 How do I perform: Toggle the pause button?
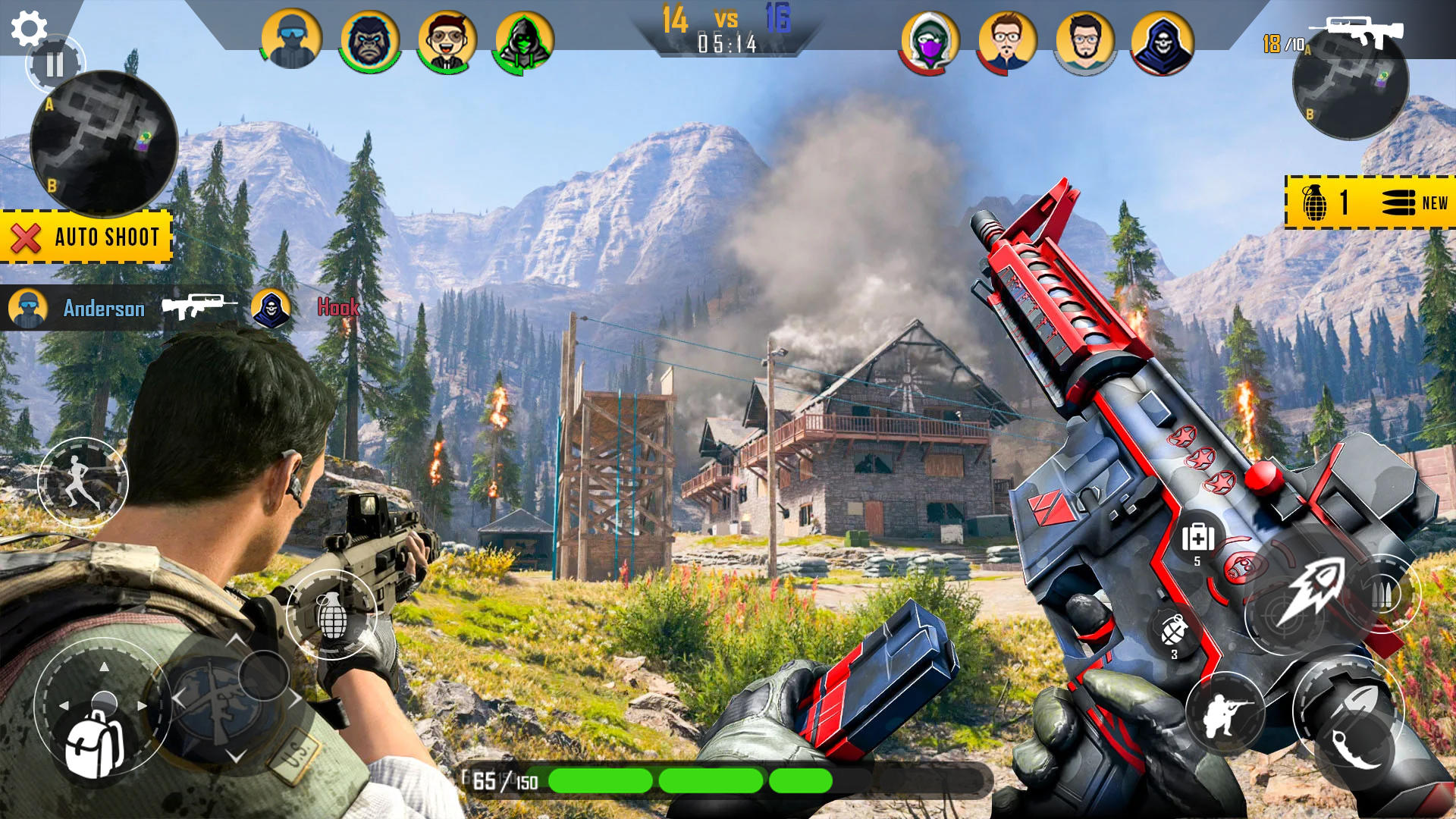(53, 64)
